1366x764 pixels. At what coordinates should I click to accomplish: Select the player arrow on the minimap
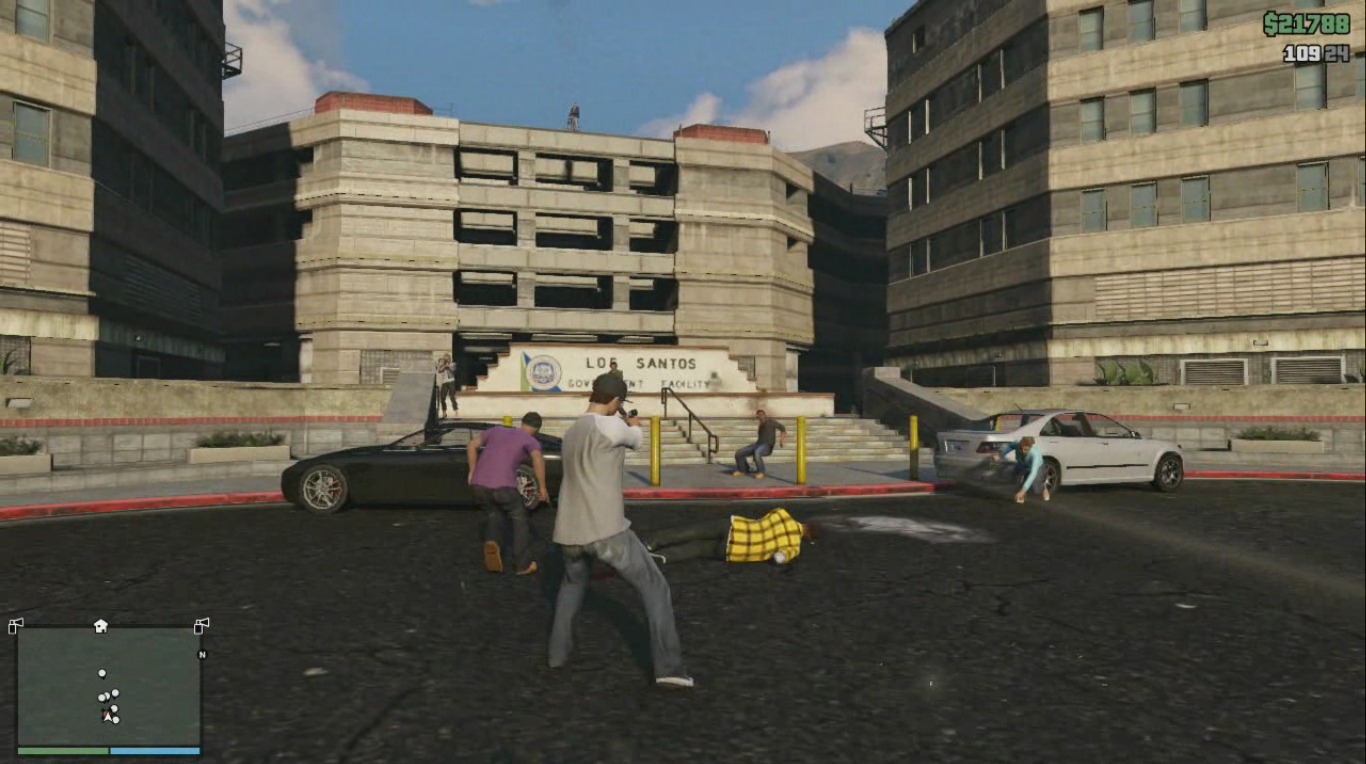[x=108, y=716]
